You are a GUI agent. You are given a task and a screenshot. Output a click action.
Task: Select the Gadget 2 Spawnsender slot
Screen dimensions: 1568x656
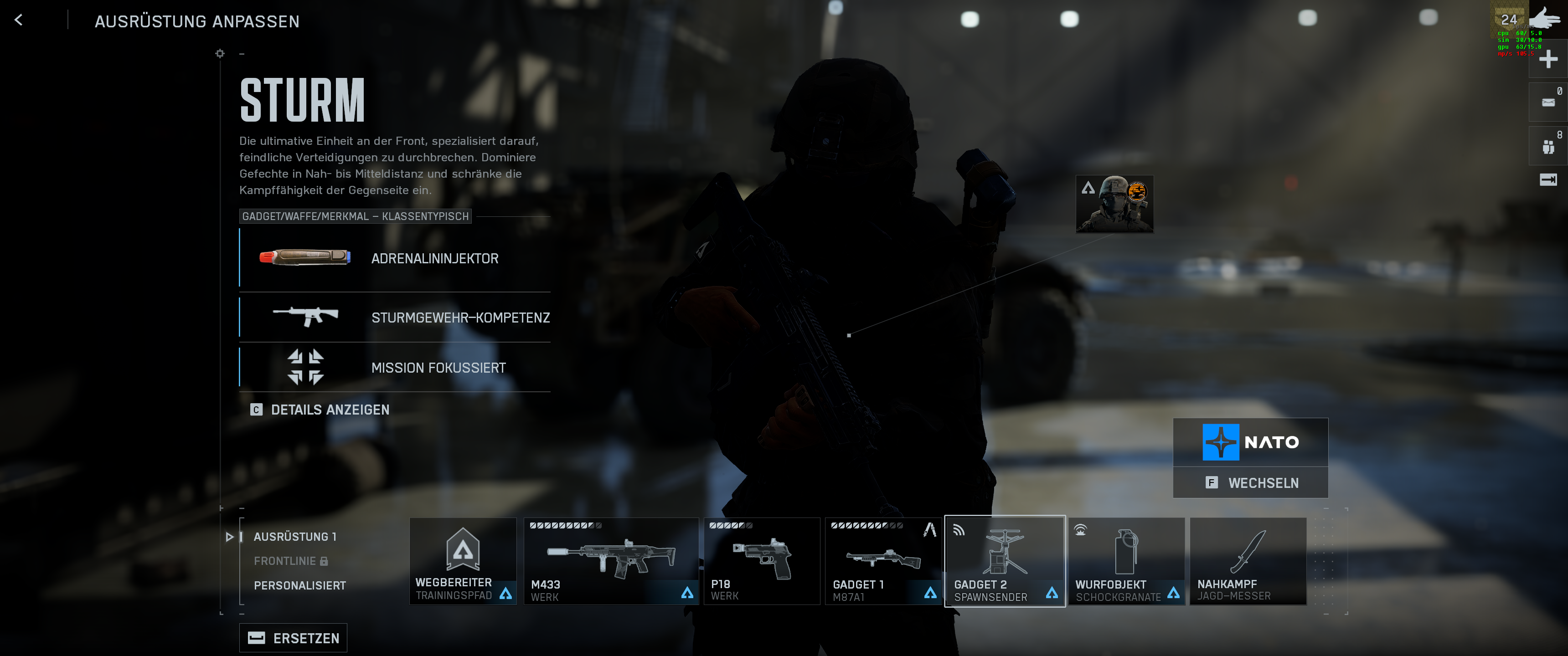point(1004,561)
